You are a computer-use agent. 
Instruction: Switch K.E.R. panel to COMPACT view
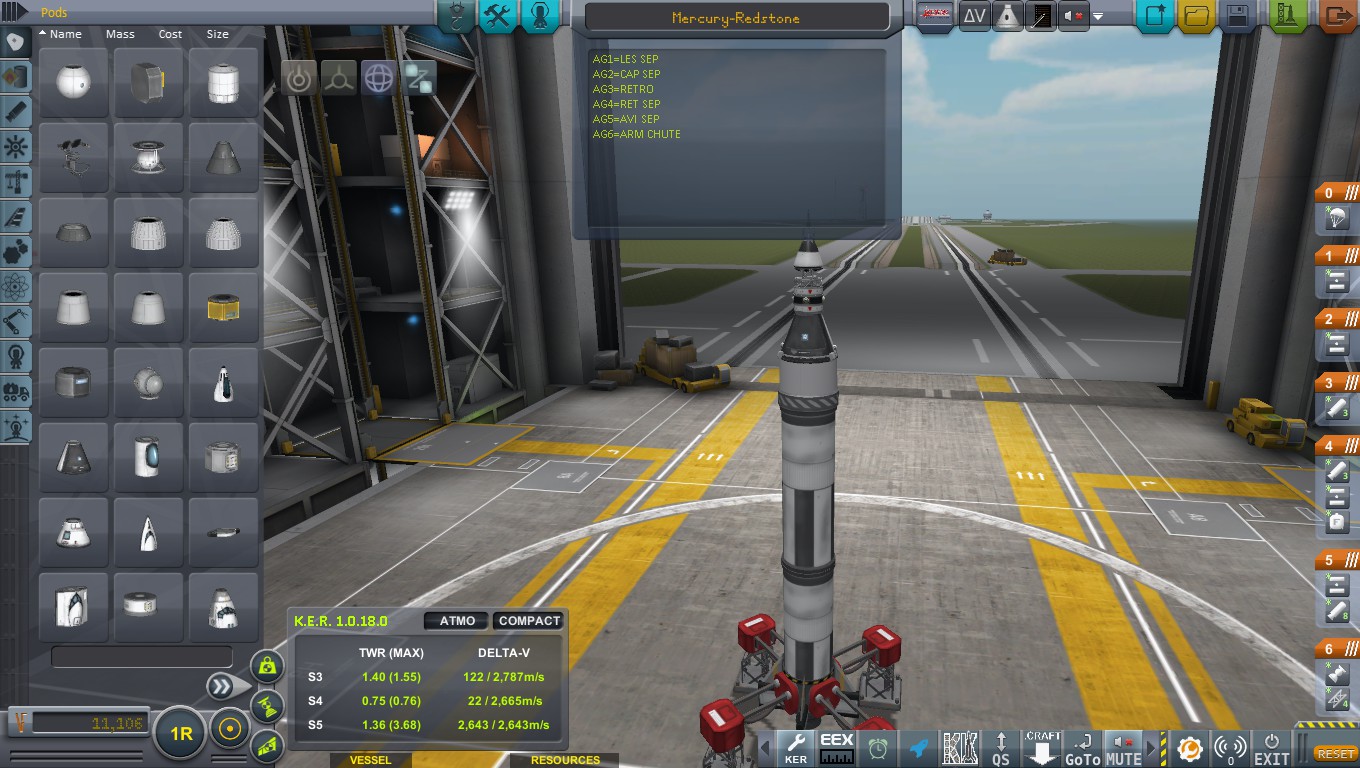528,621
